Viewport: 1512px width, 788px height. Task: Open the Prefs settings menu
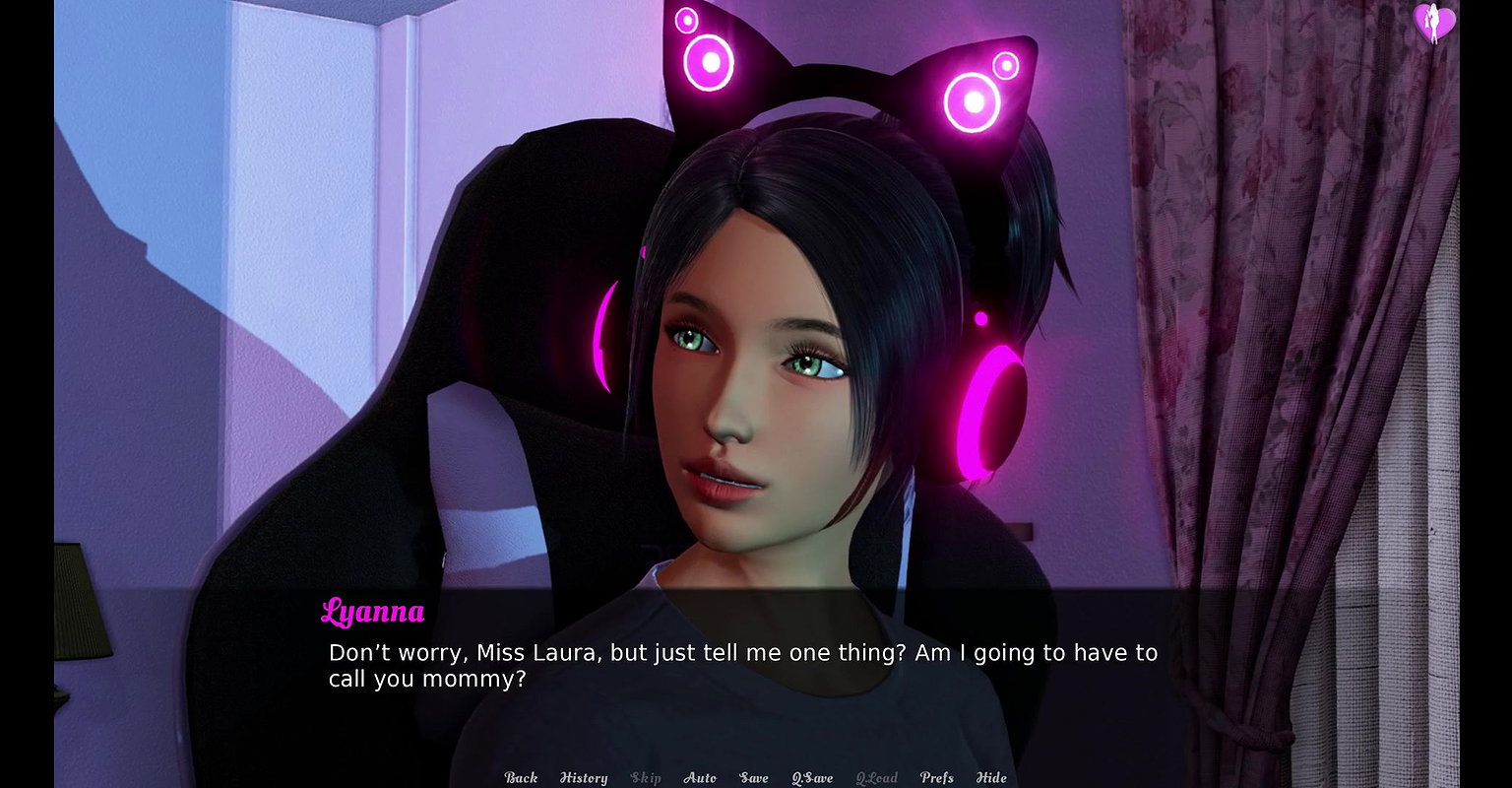(936, 777)
